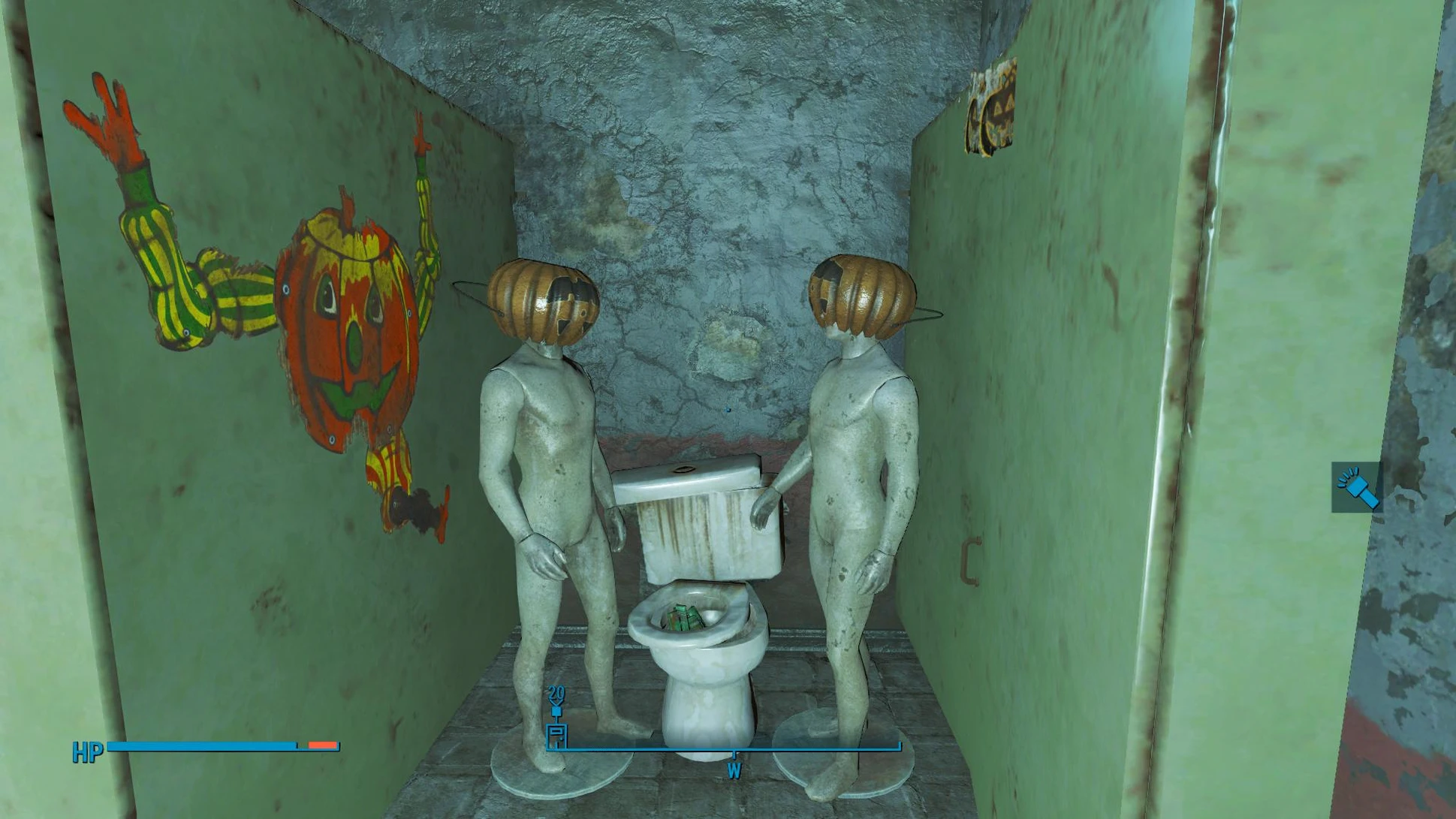Select the flag marker on the compass
This screenshot has height=819, width=1456.
coord(556,733)
